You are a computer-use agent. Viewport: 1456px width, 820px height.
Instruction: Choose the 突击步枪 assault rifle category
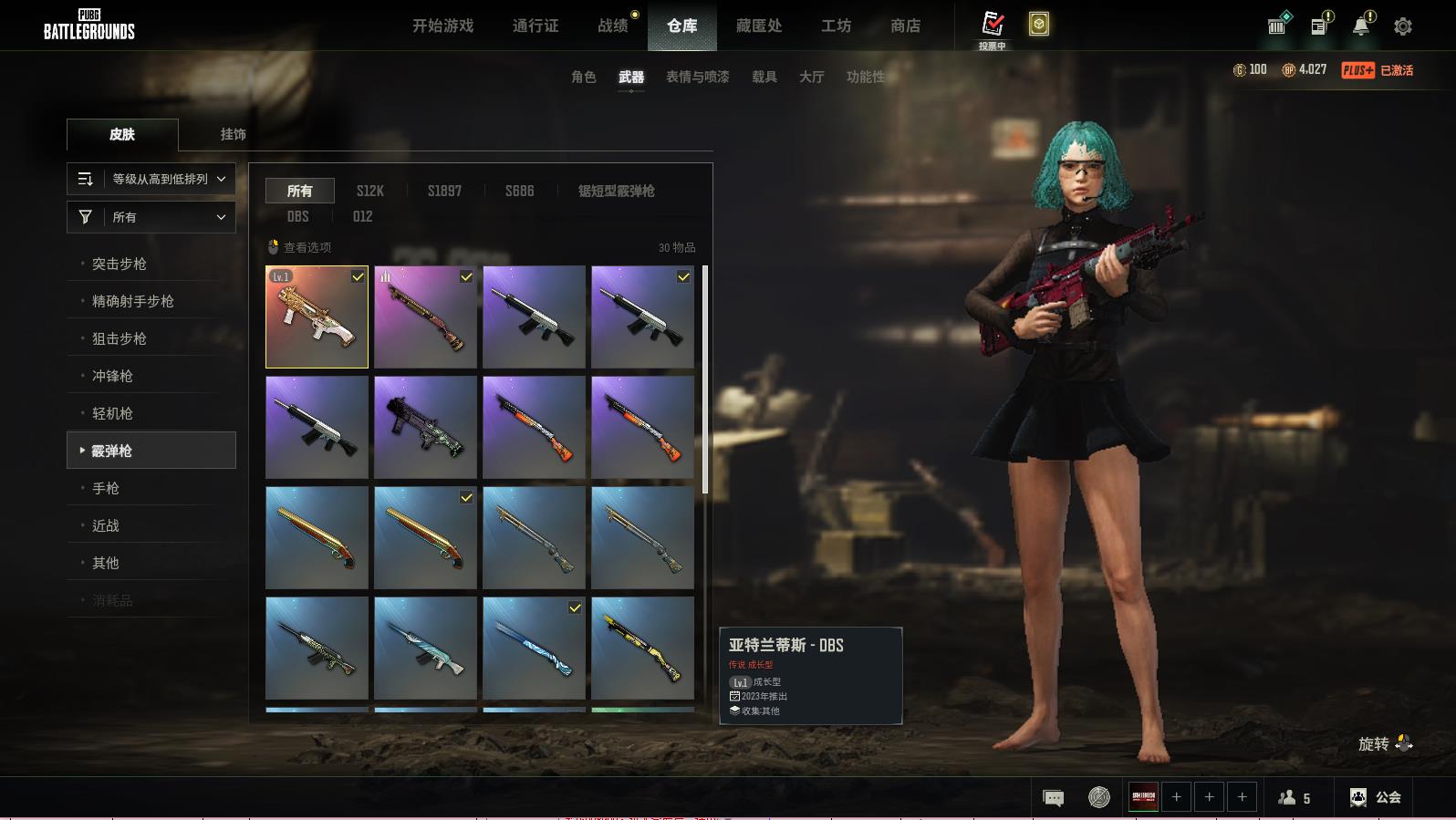[120, 264]
